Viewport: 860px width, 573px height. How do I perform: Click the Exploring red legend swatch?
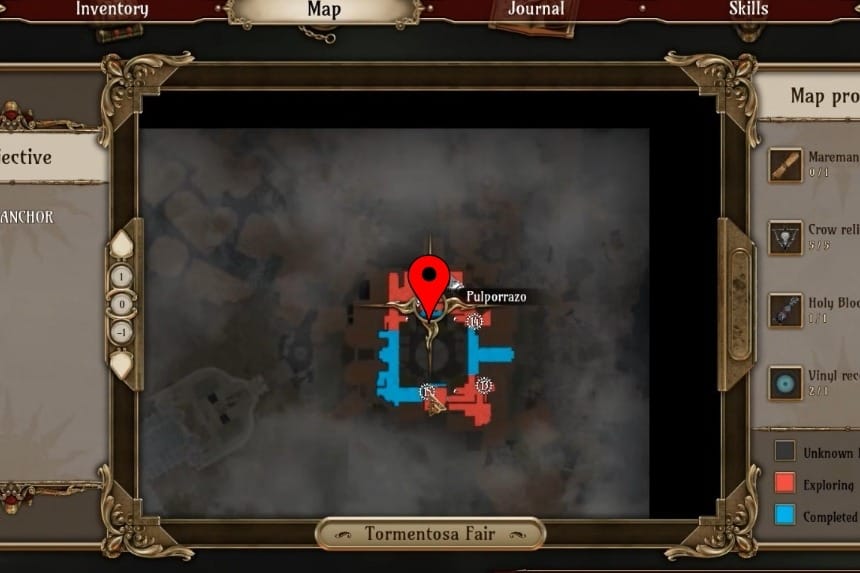785,485
